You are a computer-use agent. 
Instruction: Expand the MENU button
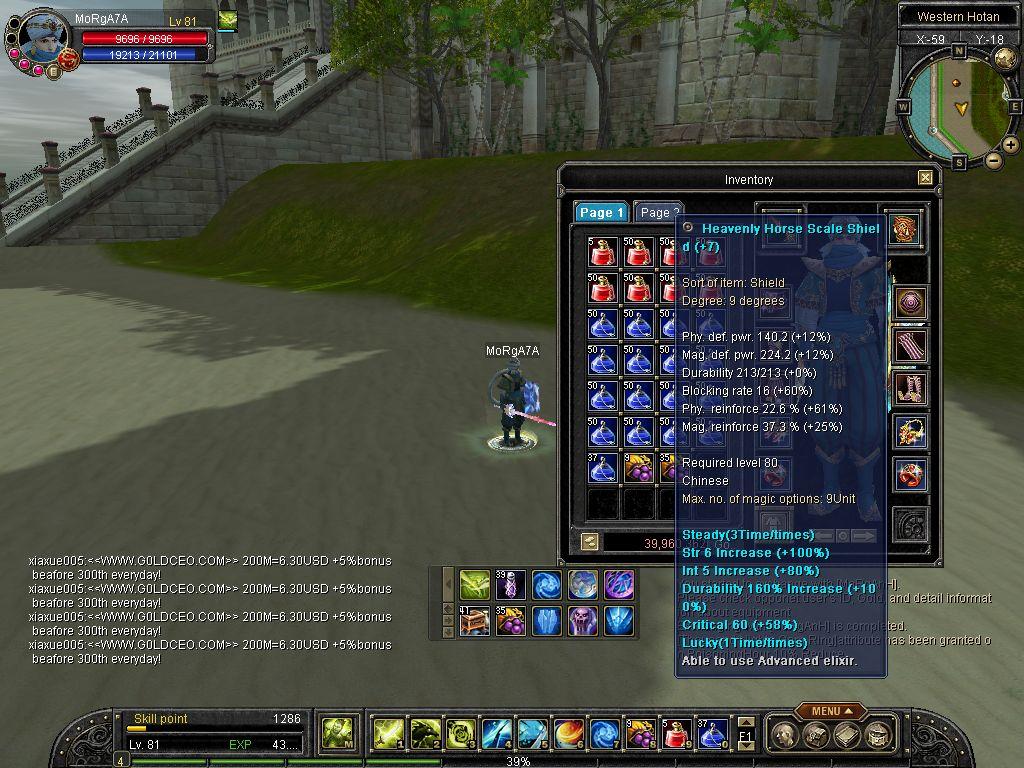pyautogui.click(x=831, y=711)
